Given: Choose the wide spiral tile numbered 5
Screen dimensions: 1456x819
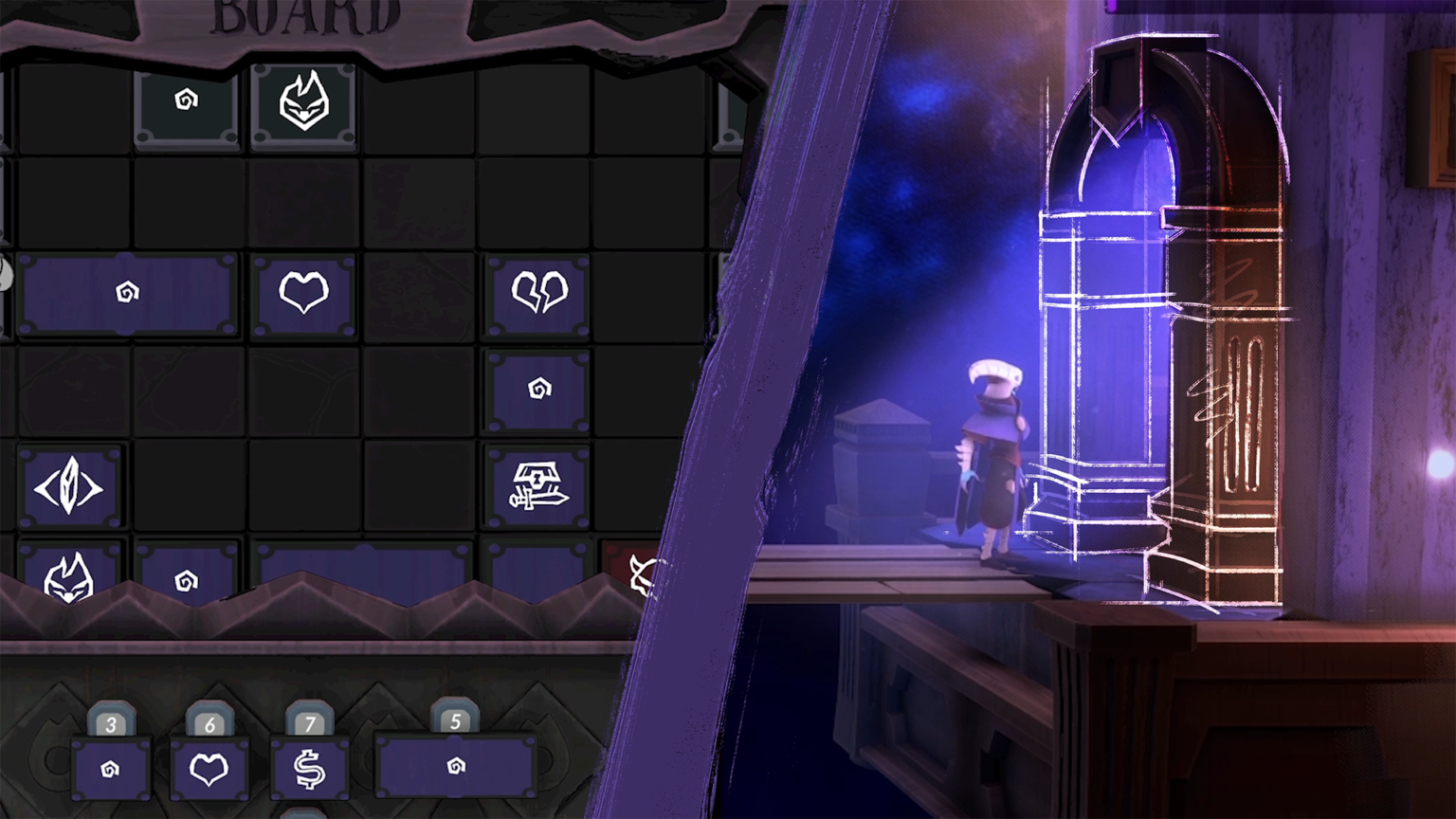Looking at the screenshot, I should 456,766.
